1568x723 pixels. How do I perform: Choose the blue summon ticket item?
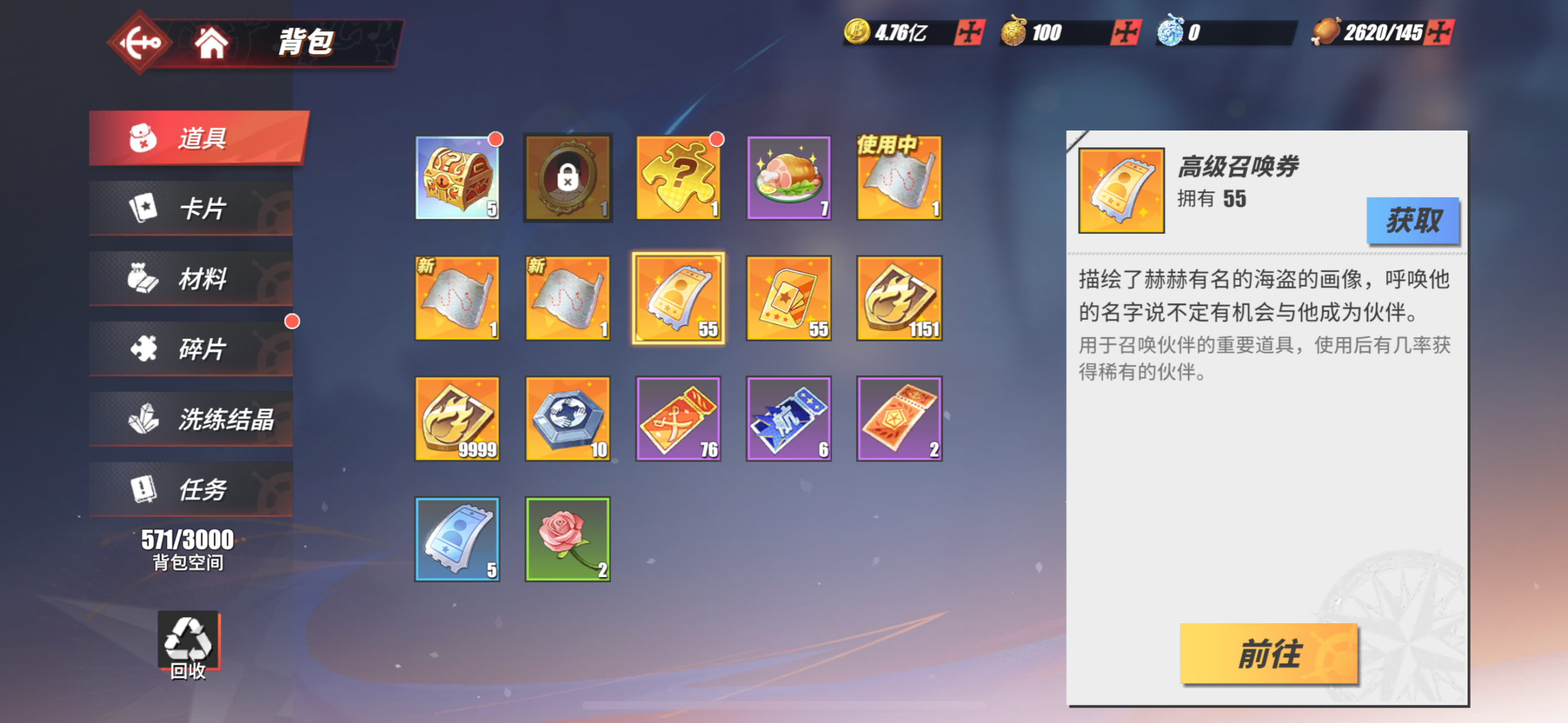458,539
